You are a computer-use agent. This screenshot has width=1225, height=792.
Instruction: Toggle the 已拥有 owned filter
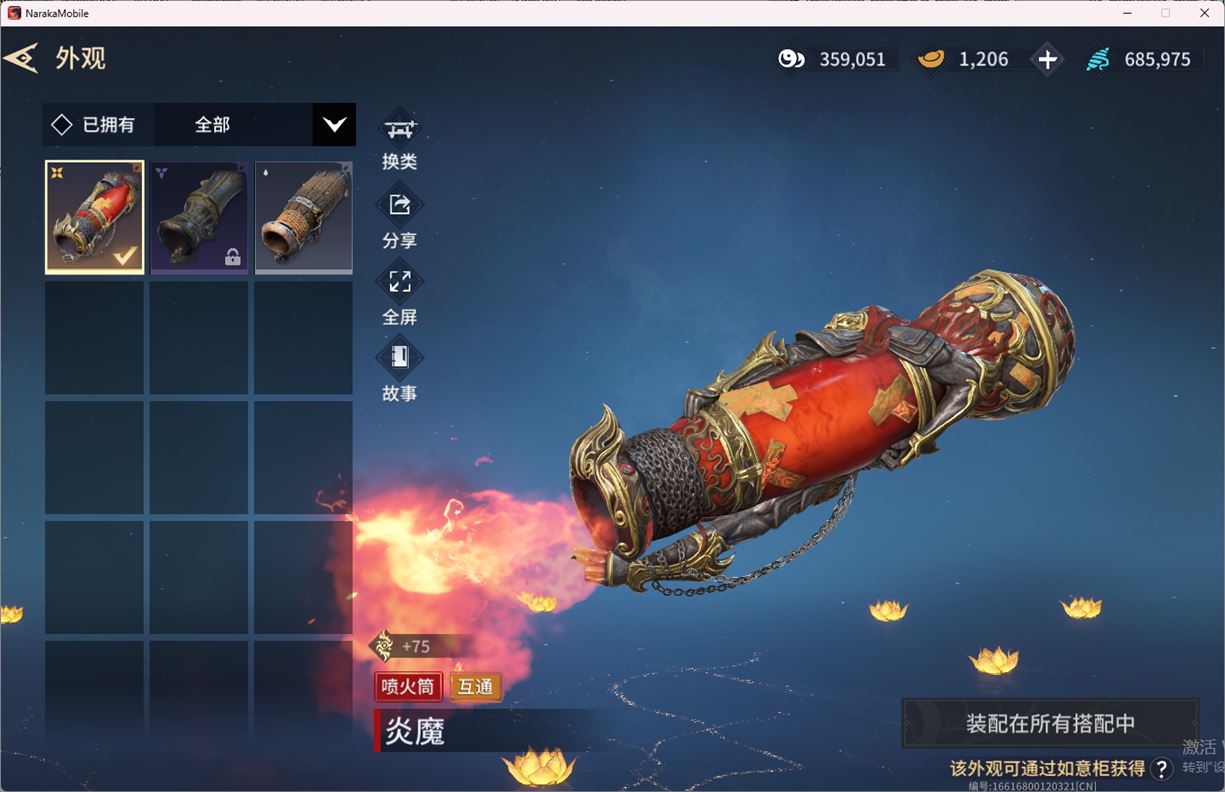63,125
